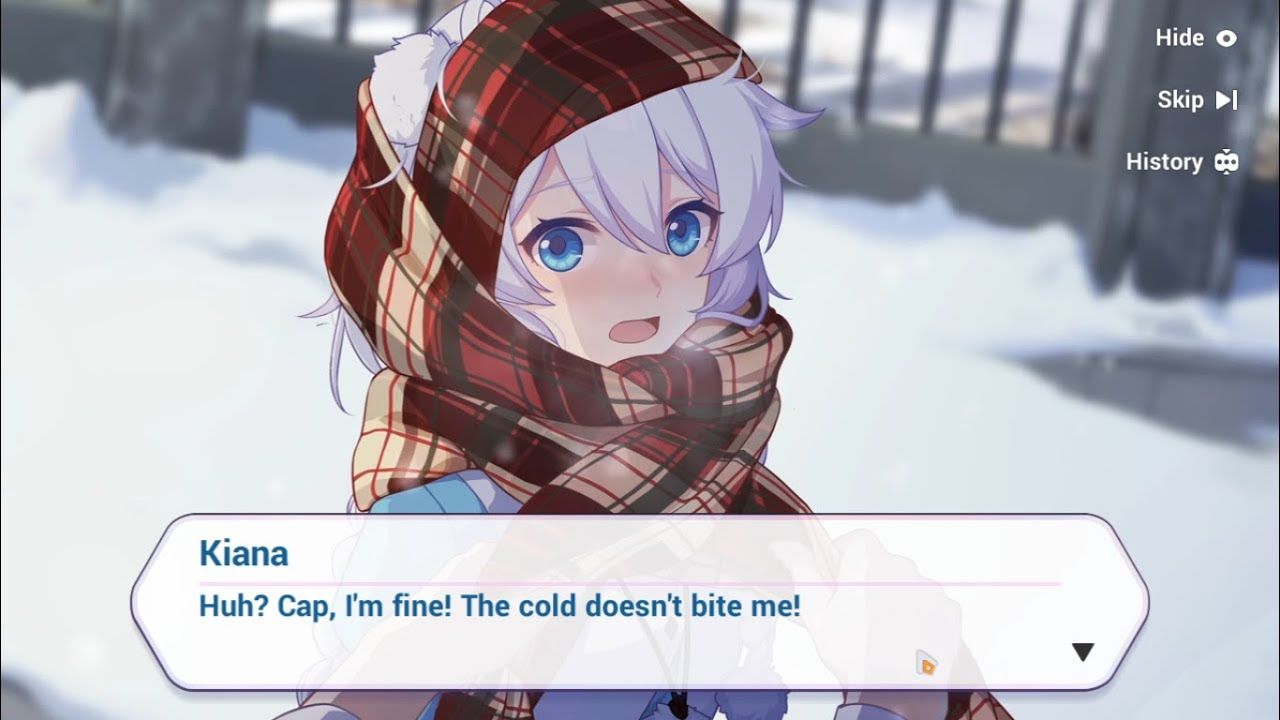Image resolution: width=1280 pixels, height=720 pixels.
Task: Select the skip-forward icon beside Skip
Action: (1229, 99)
